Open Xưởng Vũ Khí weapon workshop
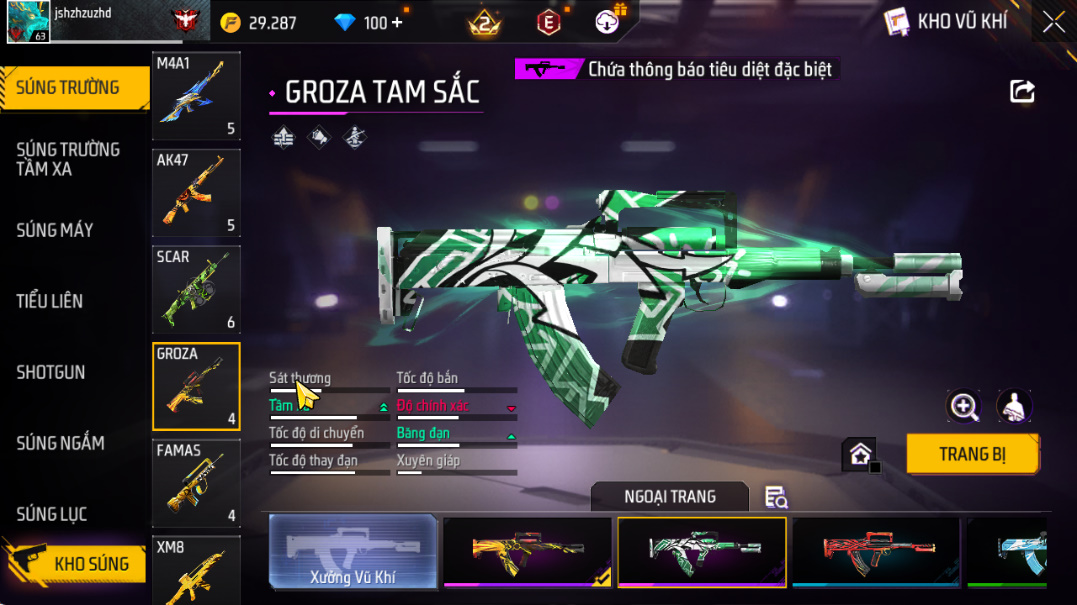 pos(353,551)
